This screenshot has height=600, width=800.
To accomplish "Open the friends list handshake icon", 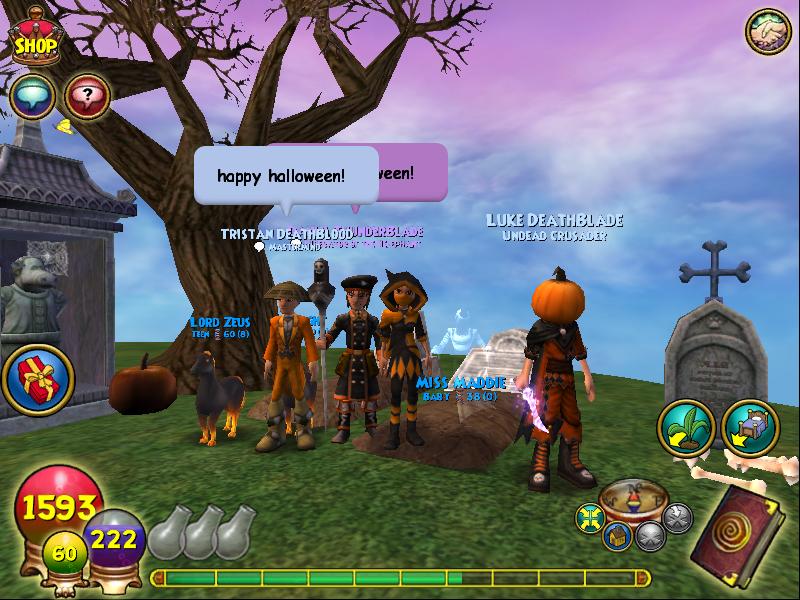I will tap(769, 32).
